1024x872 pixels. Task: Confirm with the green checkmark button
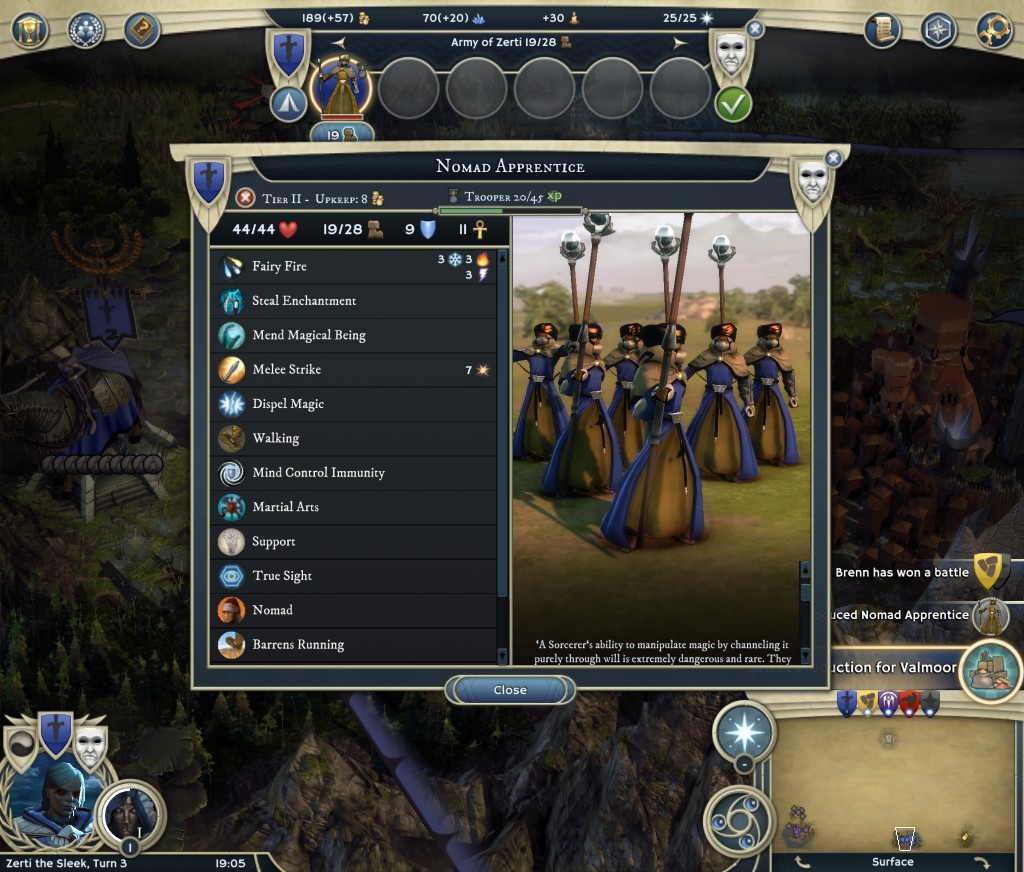tap(733, 104)
